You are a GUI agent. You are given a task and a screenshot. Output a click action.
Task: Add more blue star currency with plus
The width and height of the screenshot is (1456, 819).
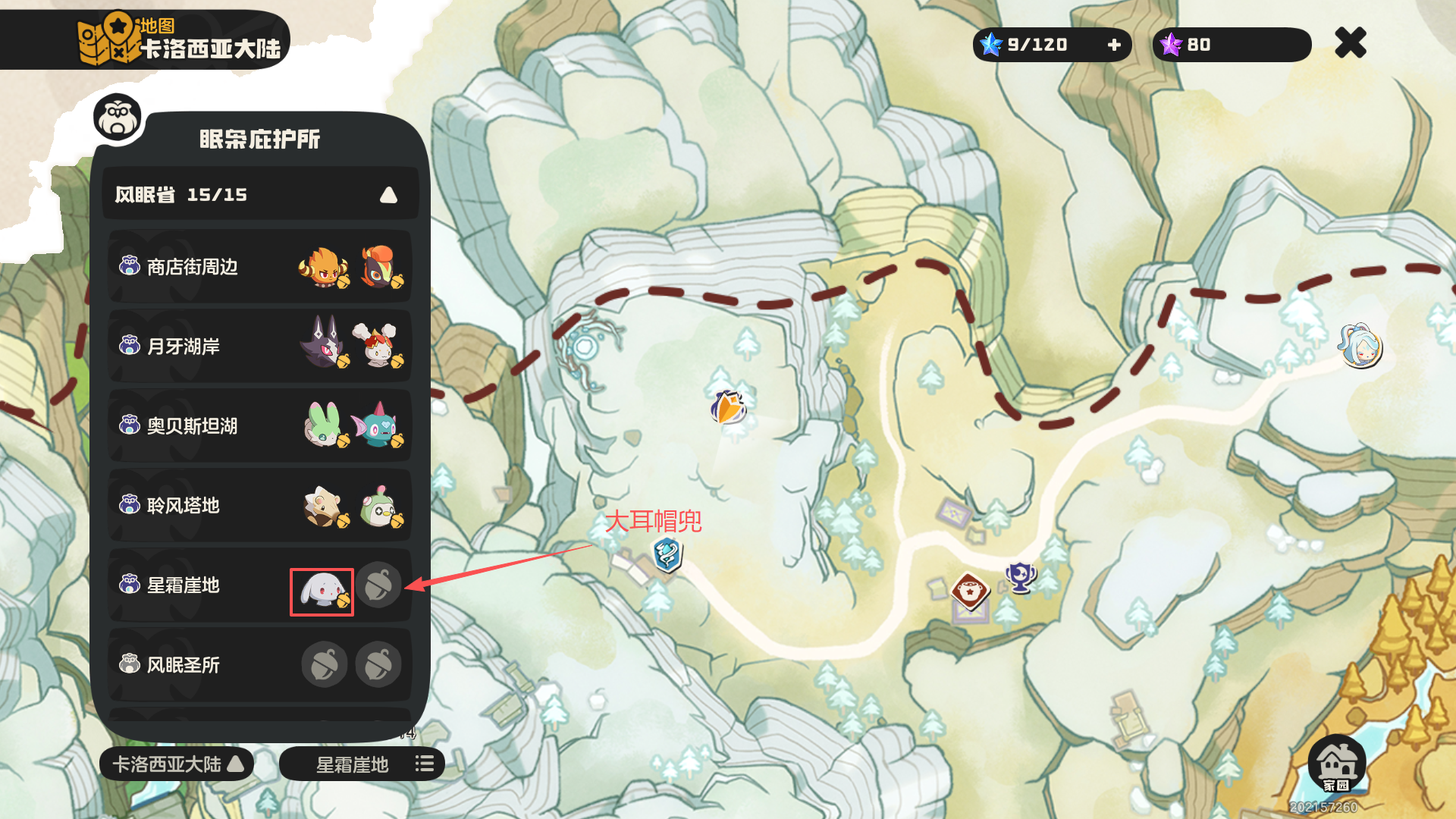coord(1114,45)
